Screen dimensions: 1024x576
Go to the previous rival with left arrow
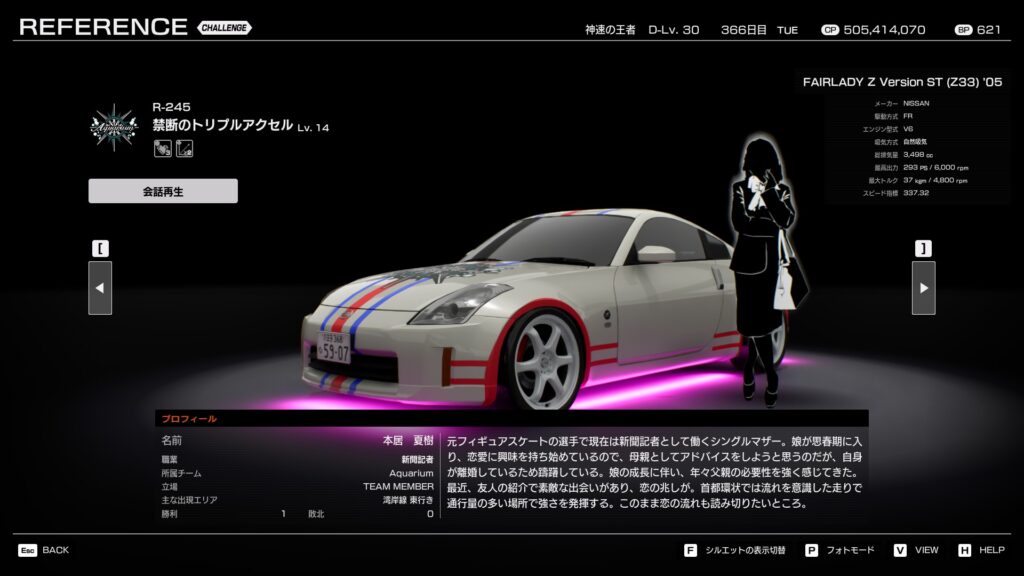100,288
